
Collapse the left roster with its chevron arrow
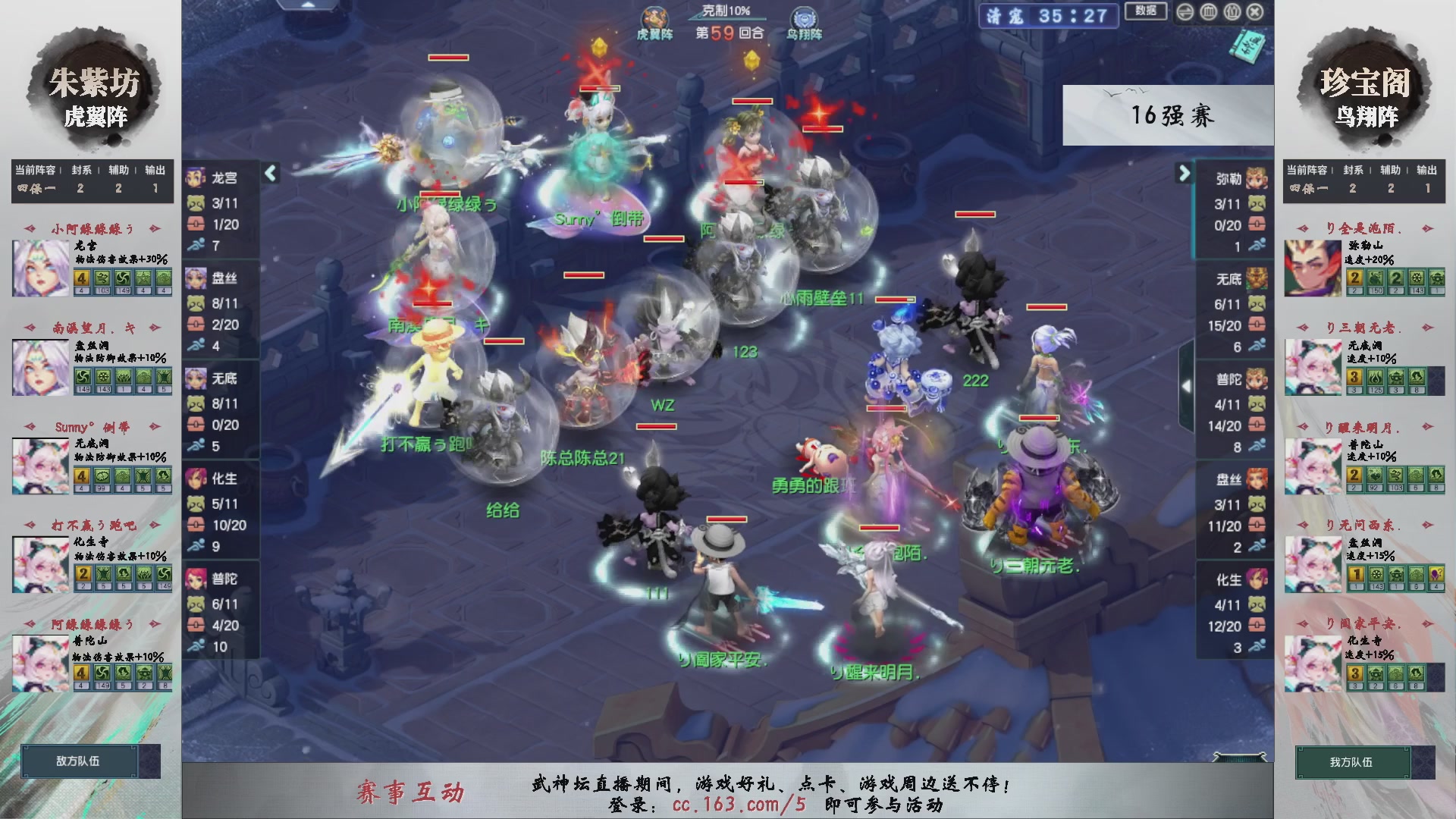269,173
